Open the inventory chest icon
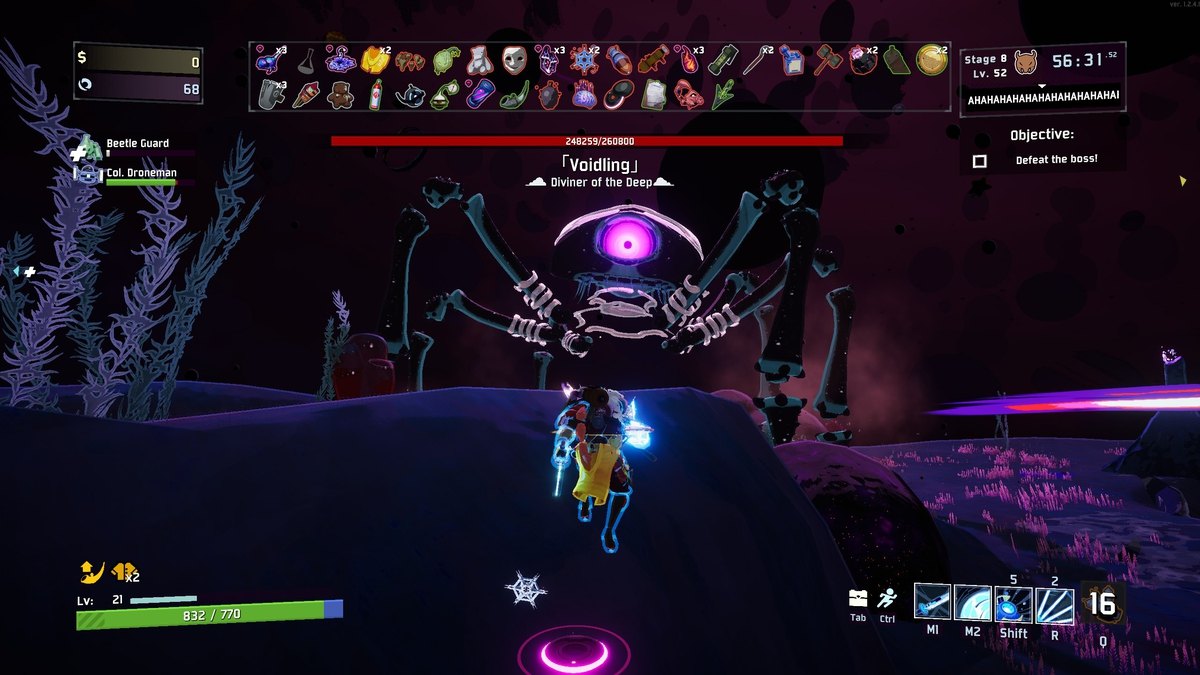Viewport: 1200px width, 675px height. 858,598
